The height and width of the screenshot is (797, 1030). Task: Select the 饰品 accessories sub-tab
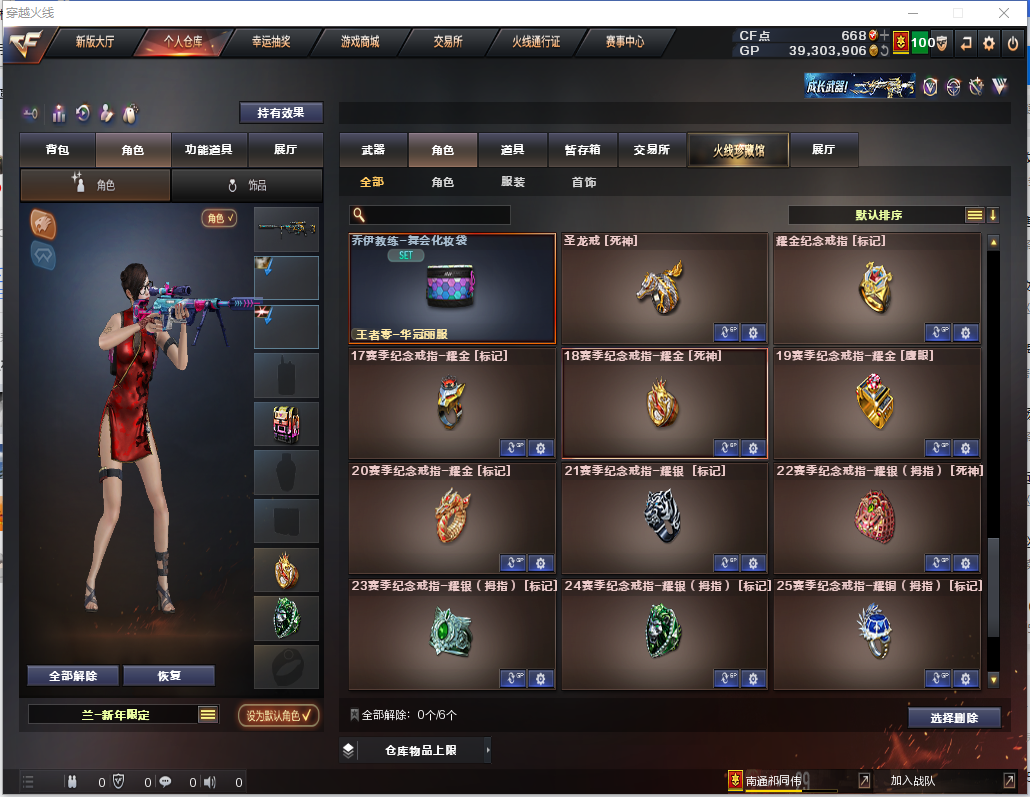(247, 185)
